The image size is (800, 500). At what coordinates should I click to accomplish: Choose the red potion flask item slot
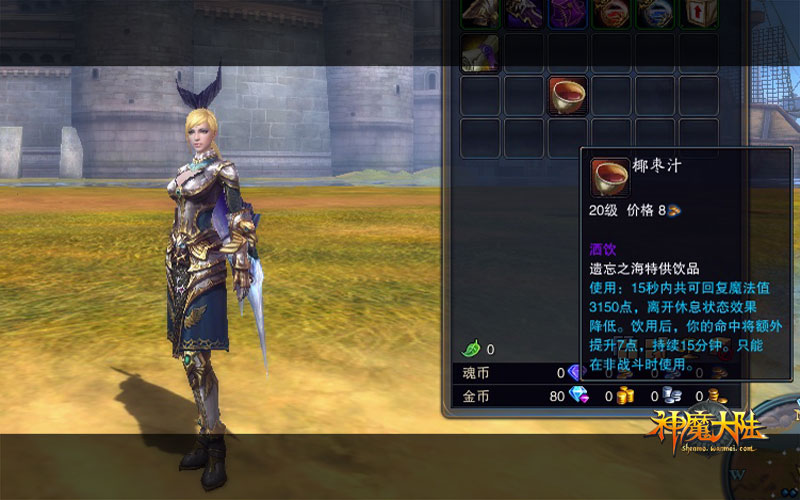(x=611, y=11)
